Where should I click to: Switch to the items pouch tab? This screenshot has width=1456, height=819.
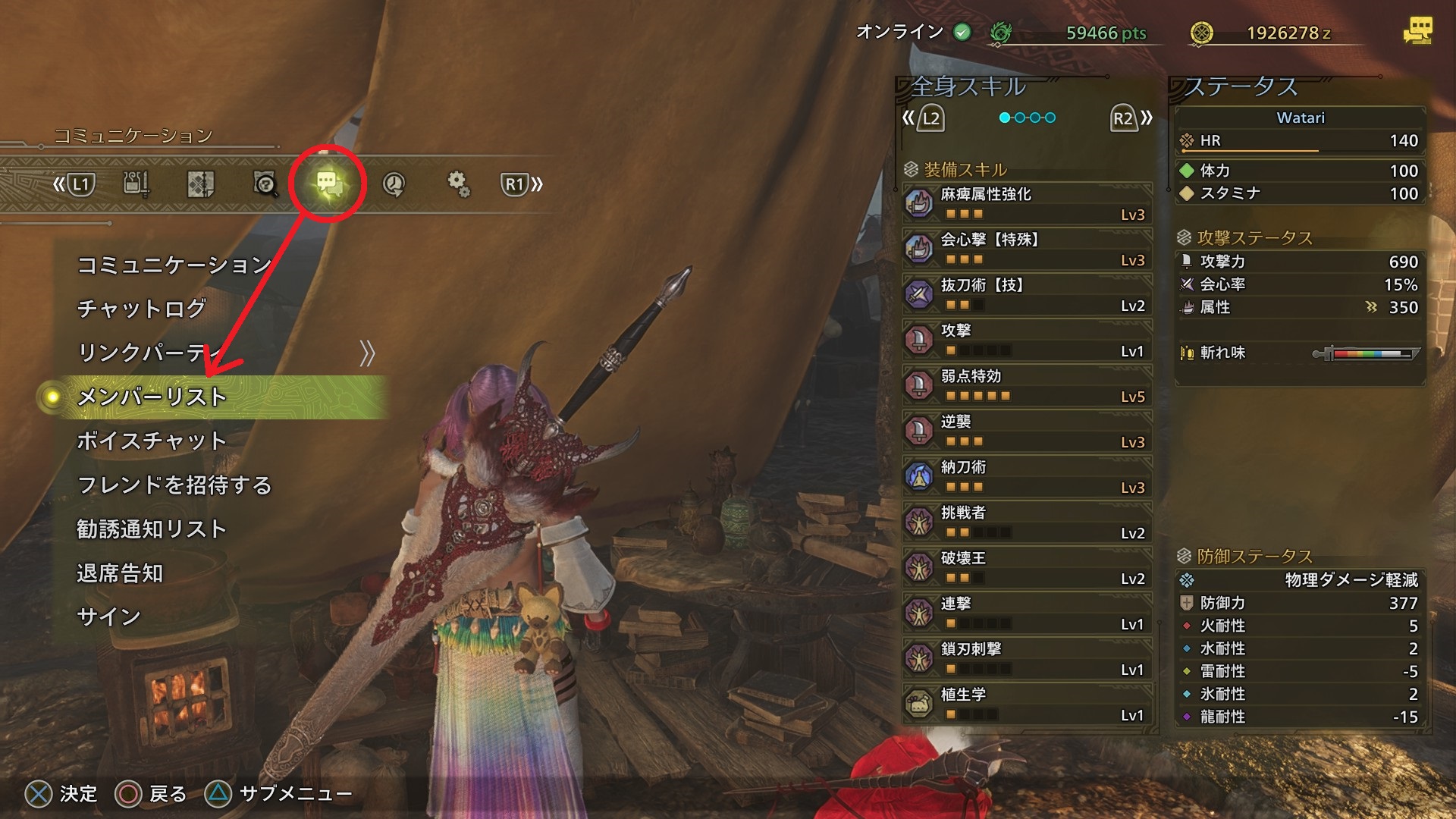[x=136, y=184]
